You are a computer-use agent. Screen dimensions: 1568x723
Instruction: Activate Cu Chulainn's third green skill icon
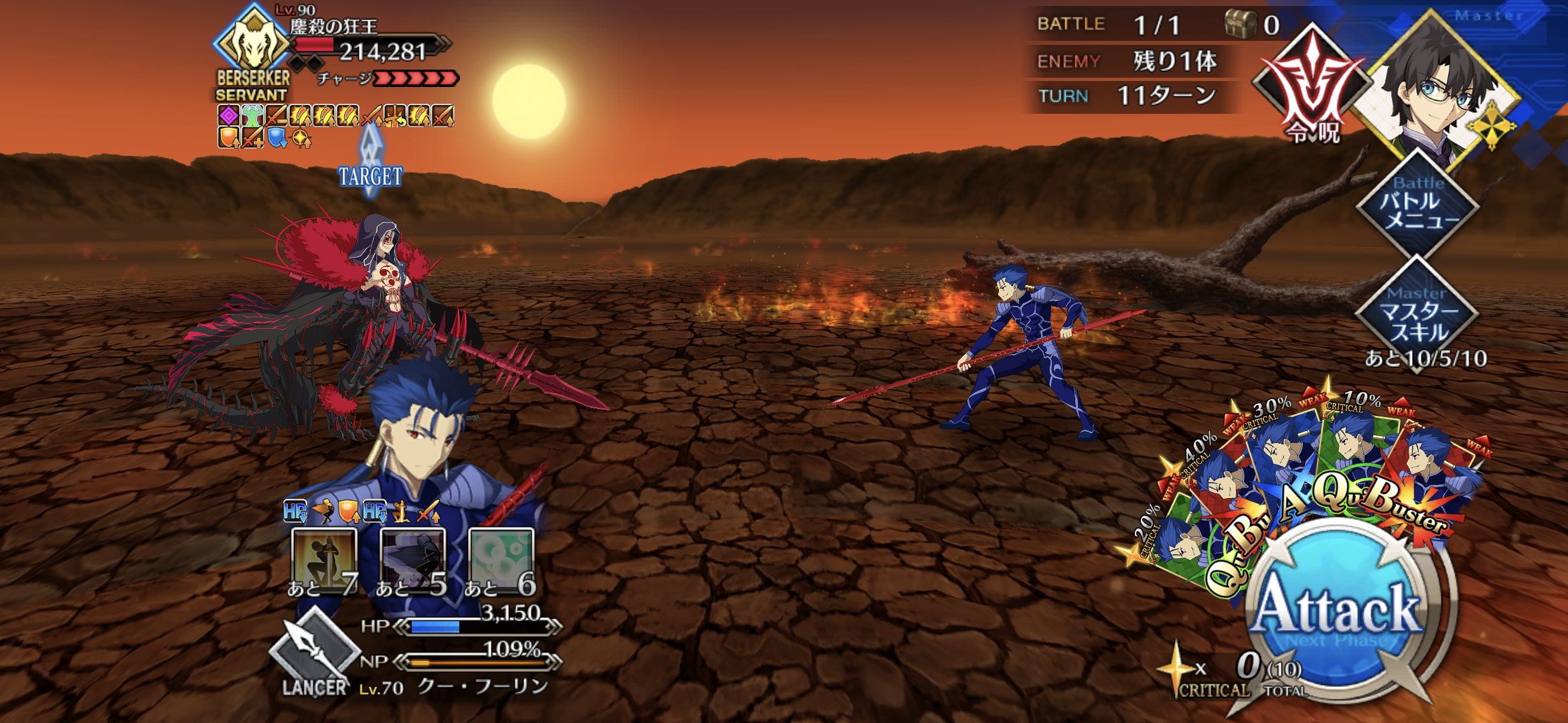(x=501, y=561)
